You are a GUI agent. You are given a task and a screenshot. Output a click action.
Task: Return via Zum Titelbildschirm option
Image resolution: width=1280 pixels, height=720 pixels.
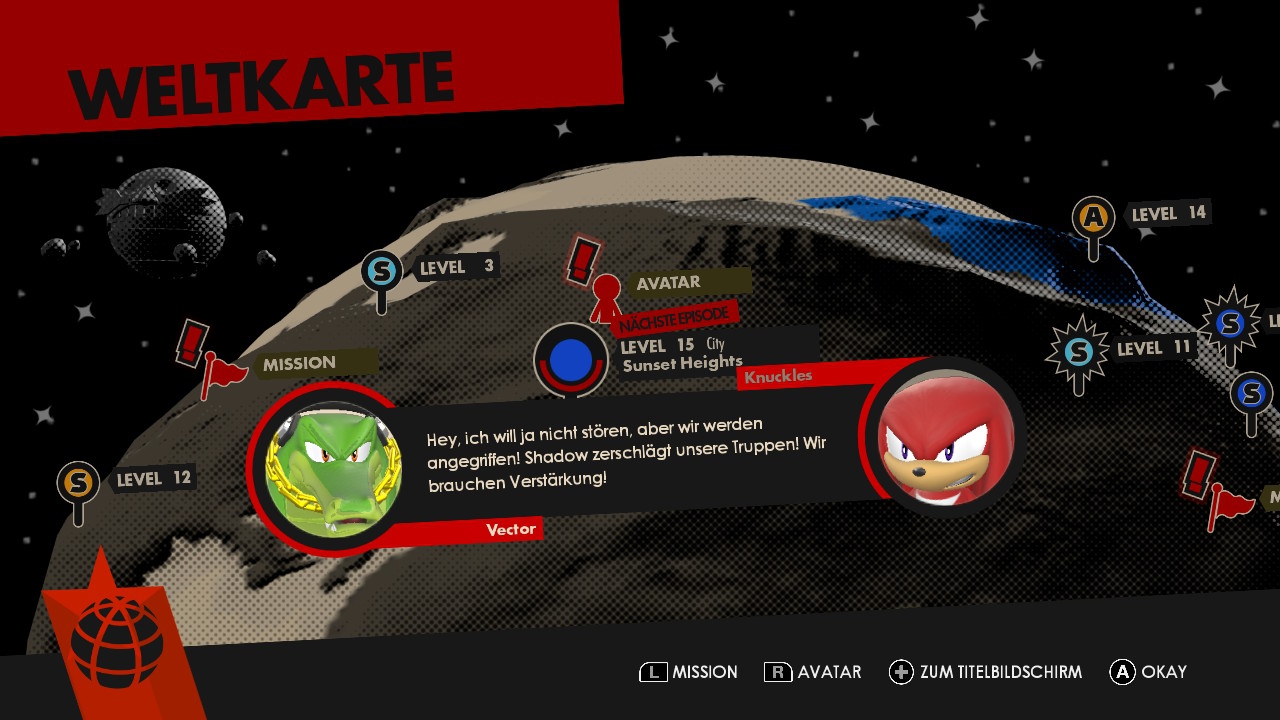tap(985, 672)
